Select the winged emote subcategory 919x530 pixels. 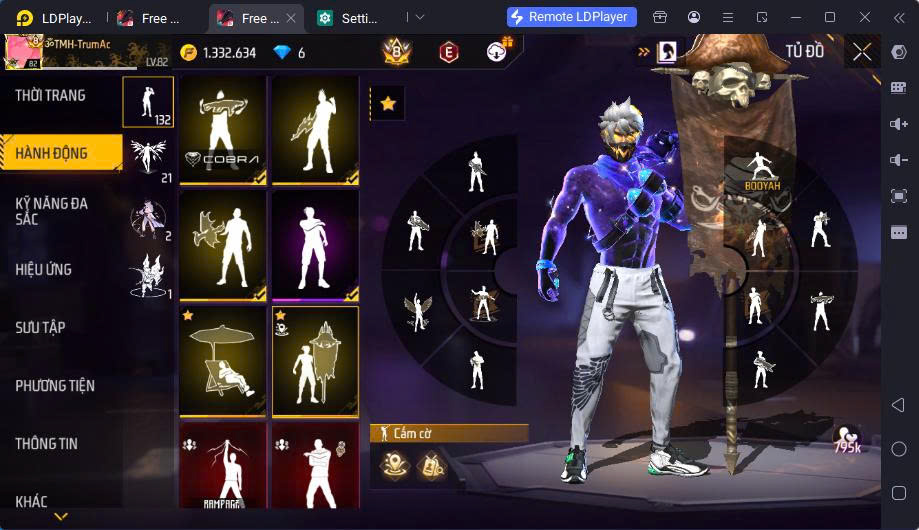pos(148,156)
